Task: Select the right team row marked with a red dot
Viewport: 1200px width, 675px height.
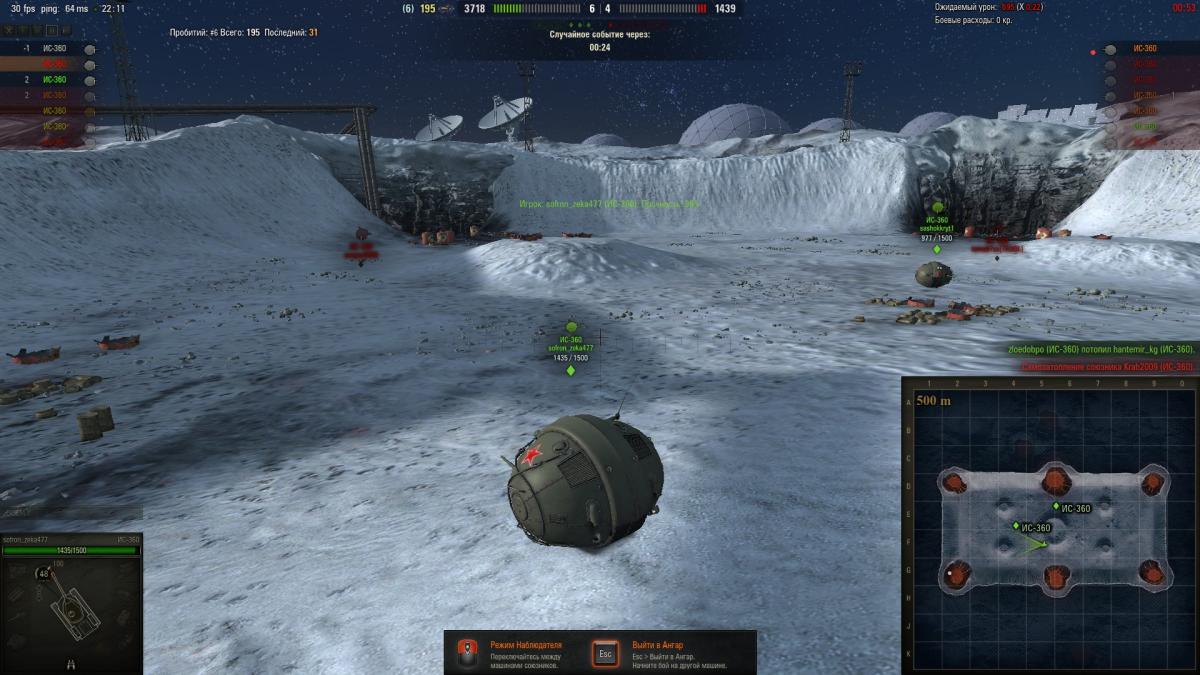Action: (x=1145, y=48)
